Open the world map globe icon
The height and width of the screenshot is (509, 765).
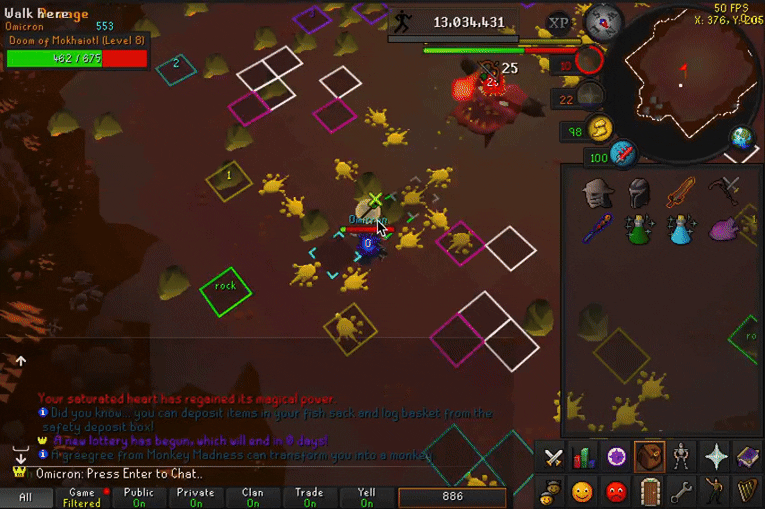[x=742, y=138]
